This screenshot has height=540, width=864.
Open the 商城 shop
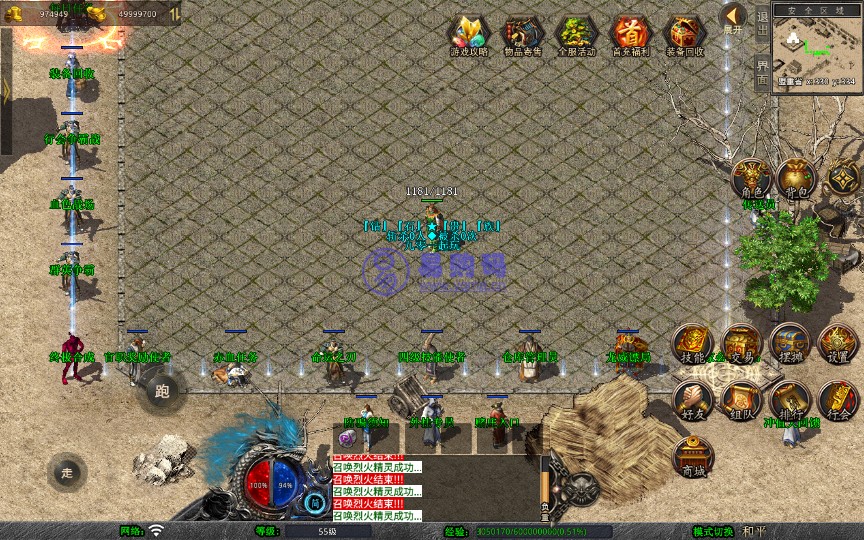point(692,456)
